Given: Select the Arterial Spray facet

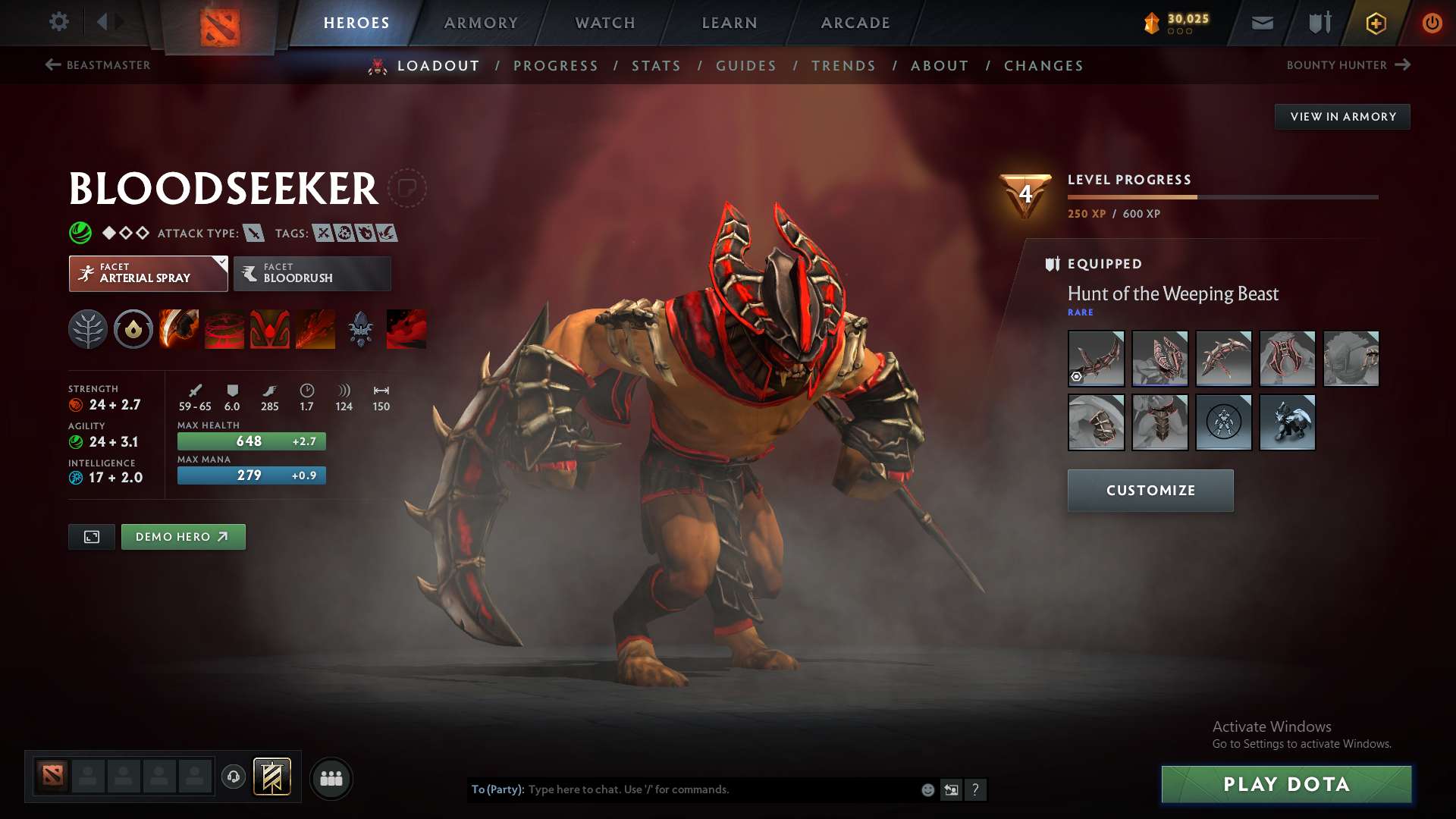Looking at the screenshot, I should click(148, 273).
